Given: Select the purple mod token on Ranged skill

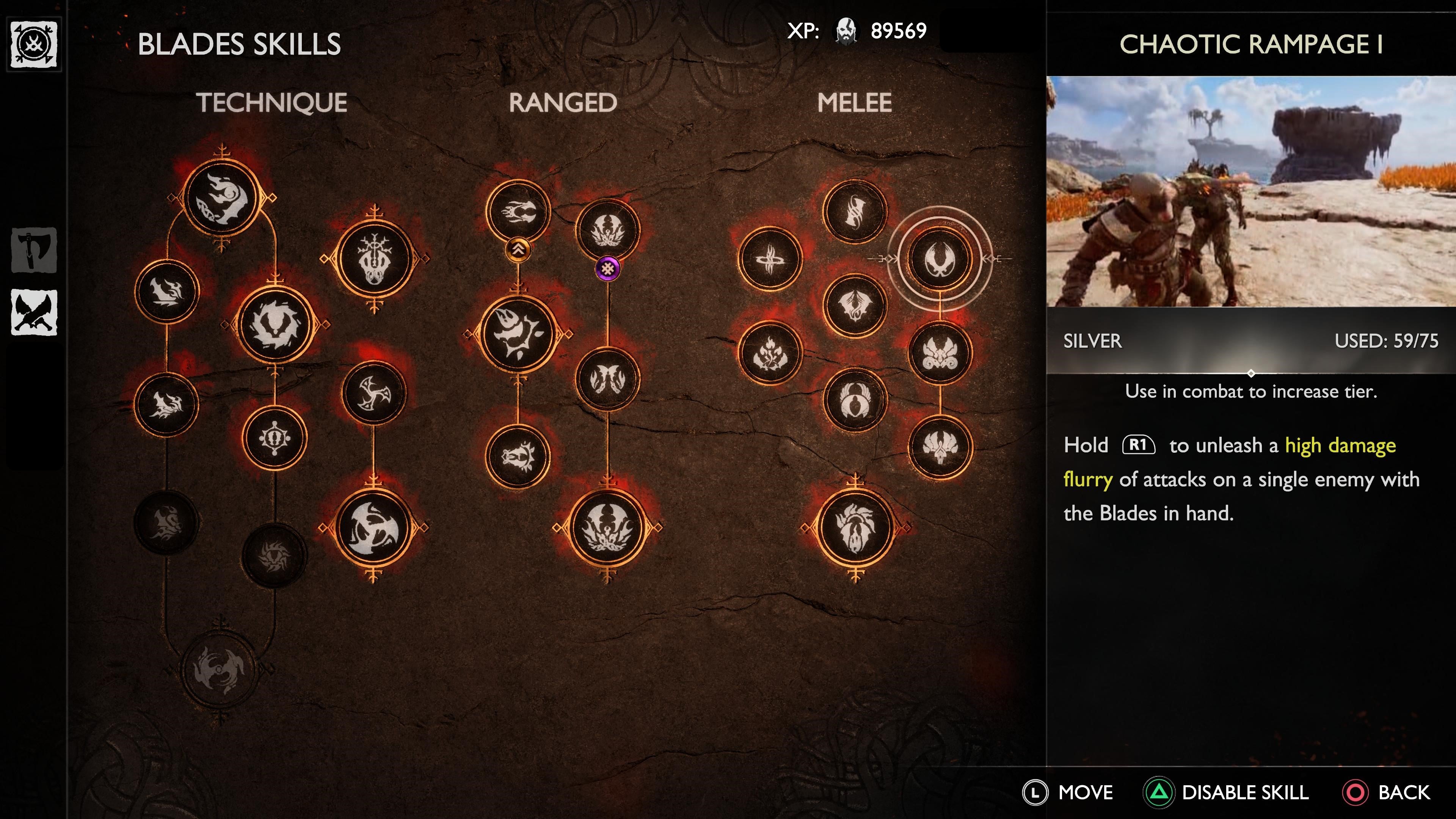Looking at the screenshot, I should (x=607, y=268).
